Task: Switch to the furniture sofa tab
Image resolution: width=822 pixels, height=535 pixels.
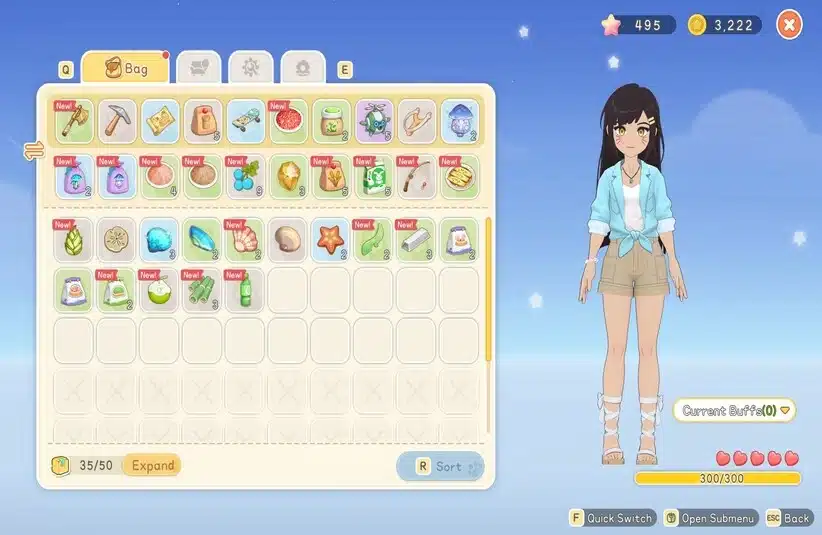Action: pyautogui.click(x=198, y=68)
